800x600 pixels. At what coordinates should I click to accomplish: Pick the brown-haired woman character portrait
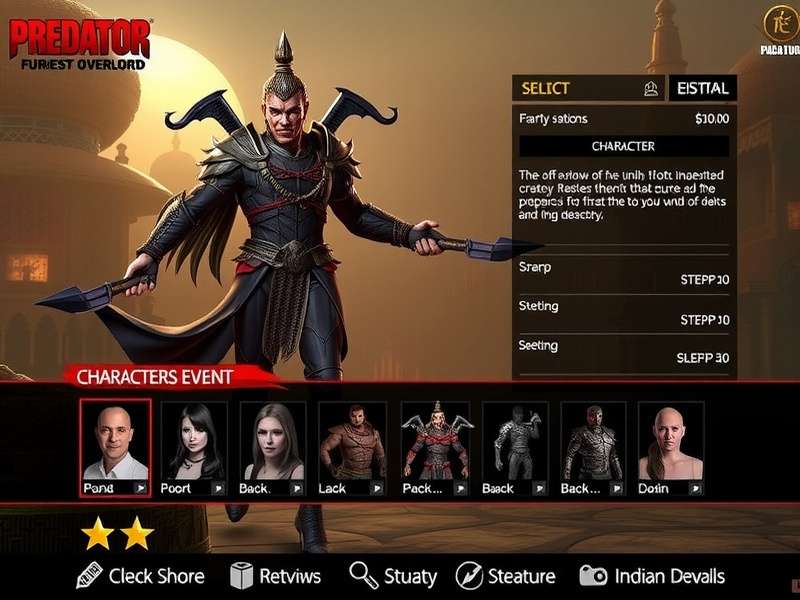click(272, 447)
